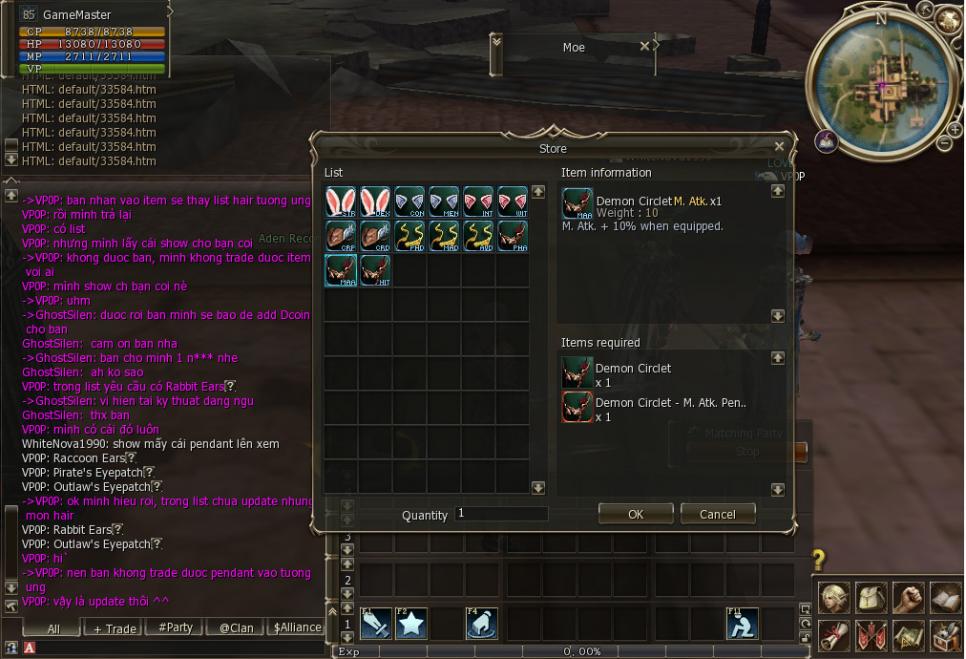Cancel the store transaction

[x=717, y=514]
